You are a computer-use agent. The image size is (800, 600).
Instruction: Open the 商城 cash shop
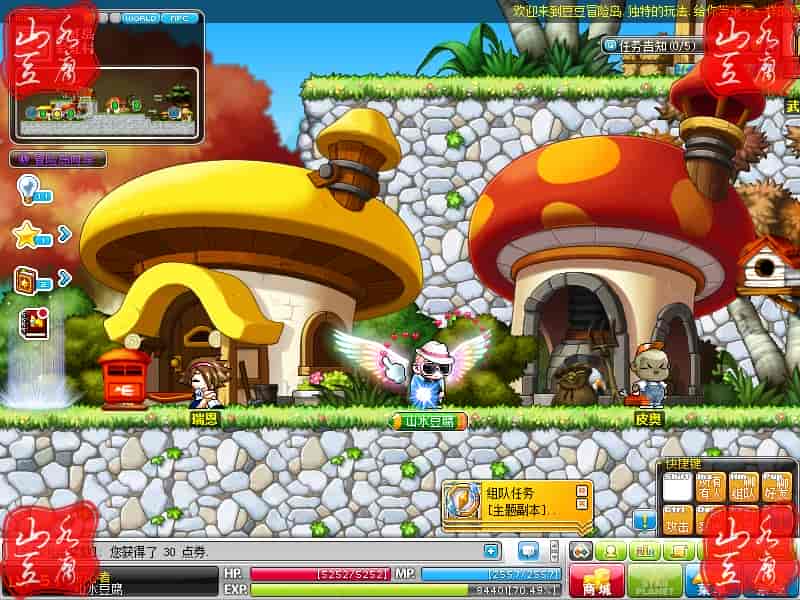(597, 581)
